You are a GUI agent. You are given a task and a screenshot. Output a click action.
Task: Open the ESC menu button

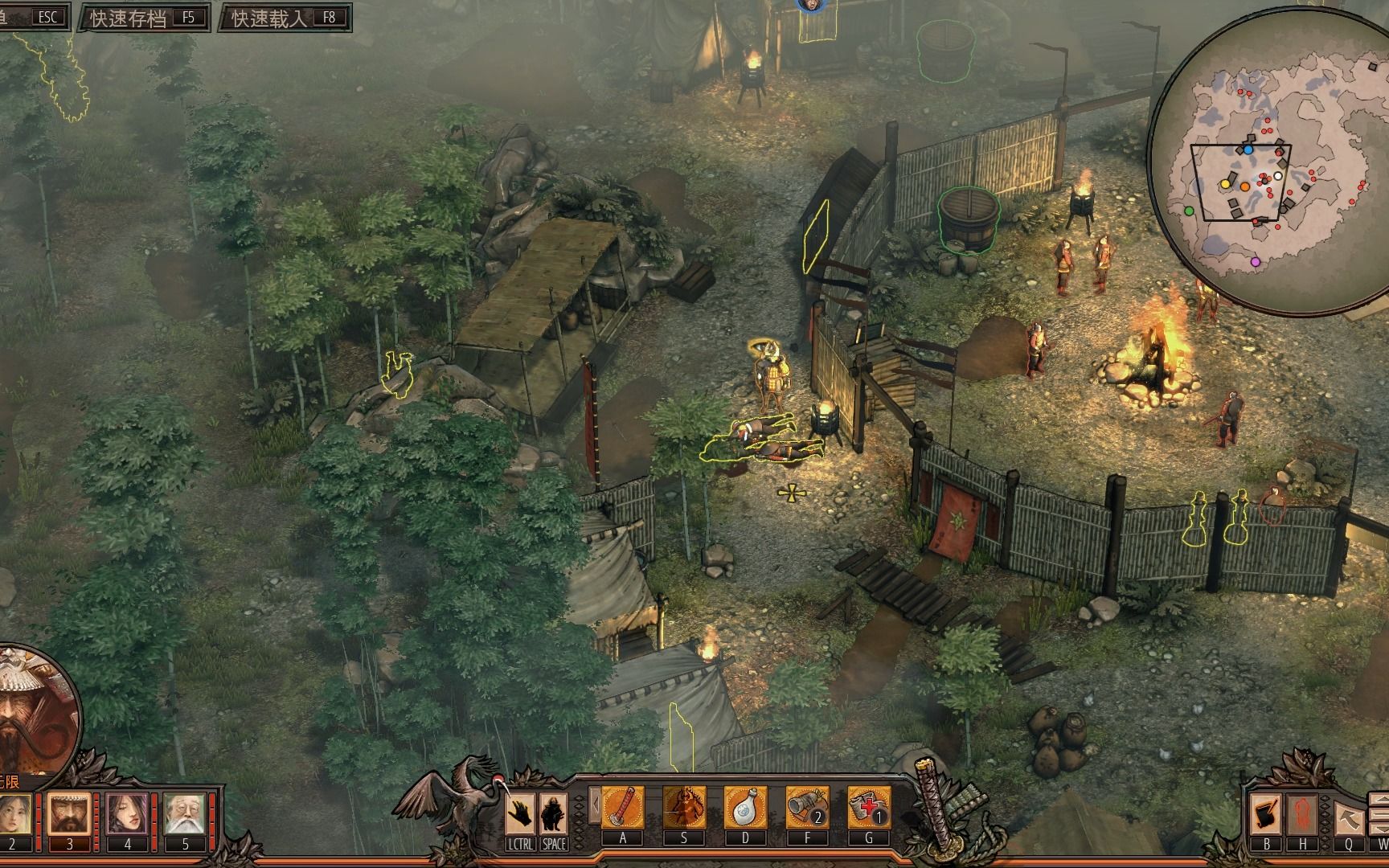(x=32, y=18)
